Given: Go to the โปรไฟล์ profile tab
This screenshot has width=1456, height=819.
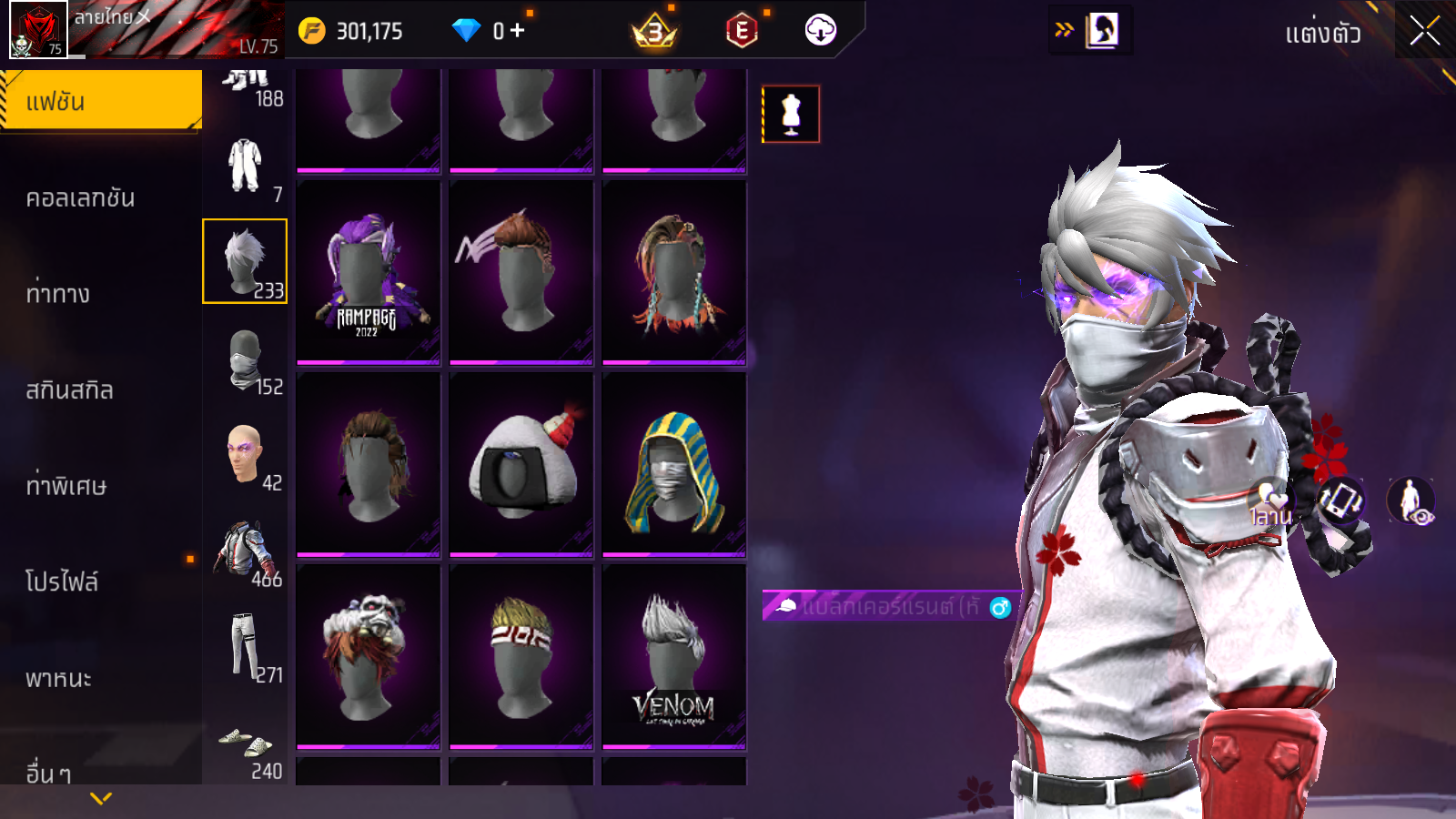Looking at the screenshot, I should 62,581.
